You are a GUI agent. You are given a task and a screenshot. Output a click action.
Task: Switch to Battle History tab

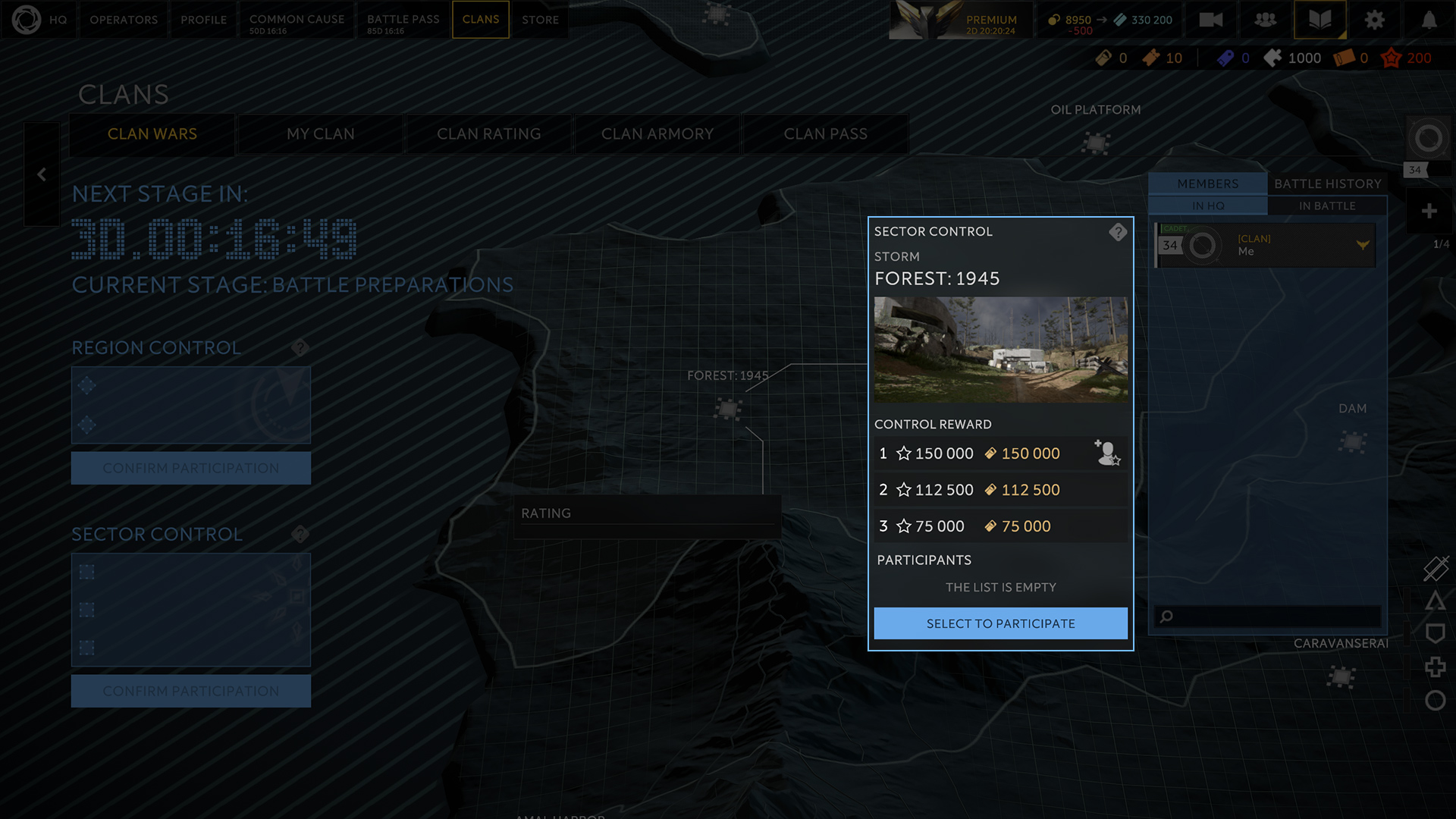click(x=1327, y=184)
